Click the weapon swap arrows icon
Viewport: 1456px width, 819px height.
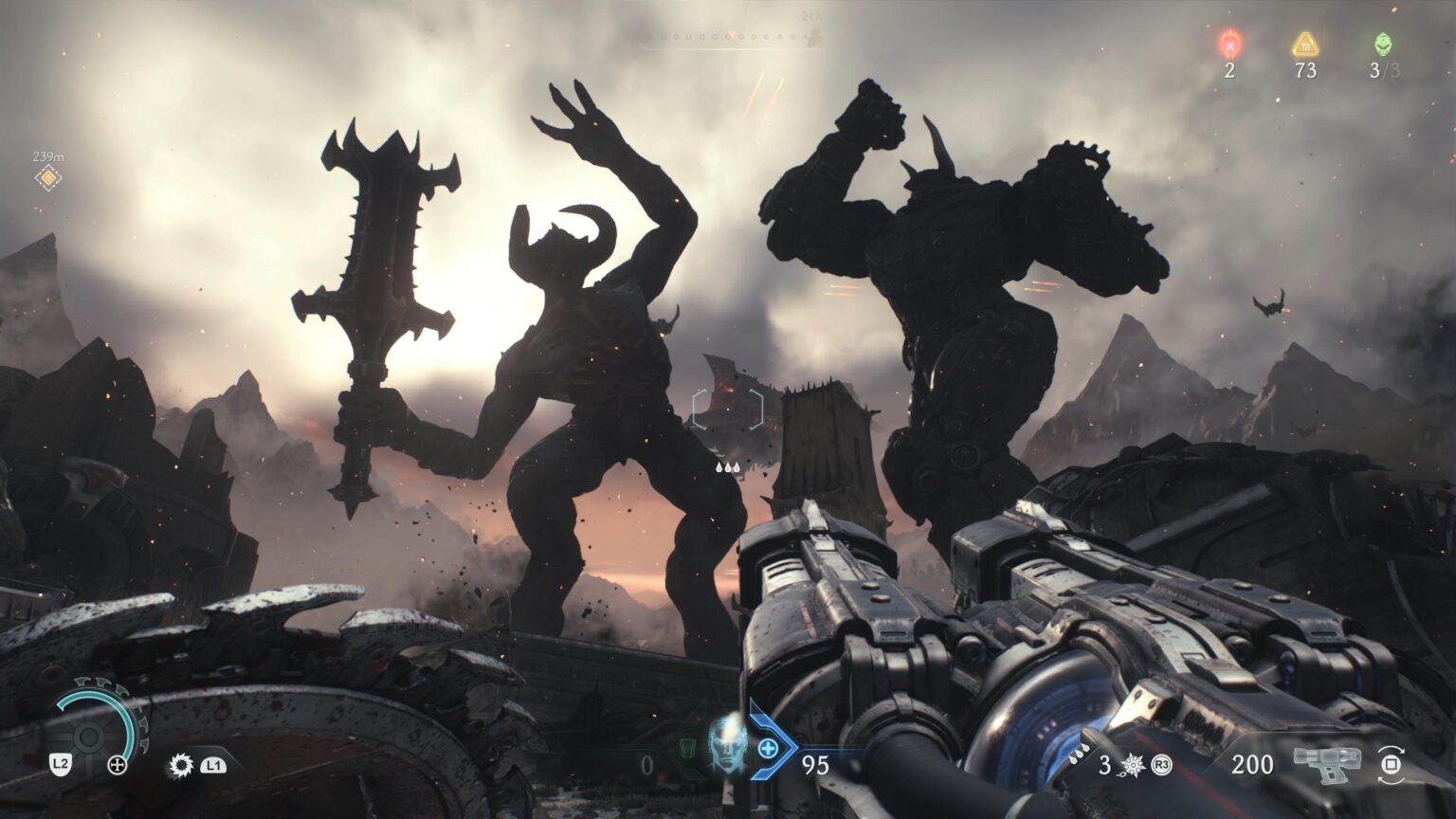(1391, 764)
